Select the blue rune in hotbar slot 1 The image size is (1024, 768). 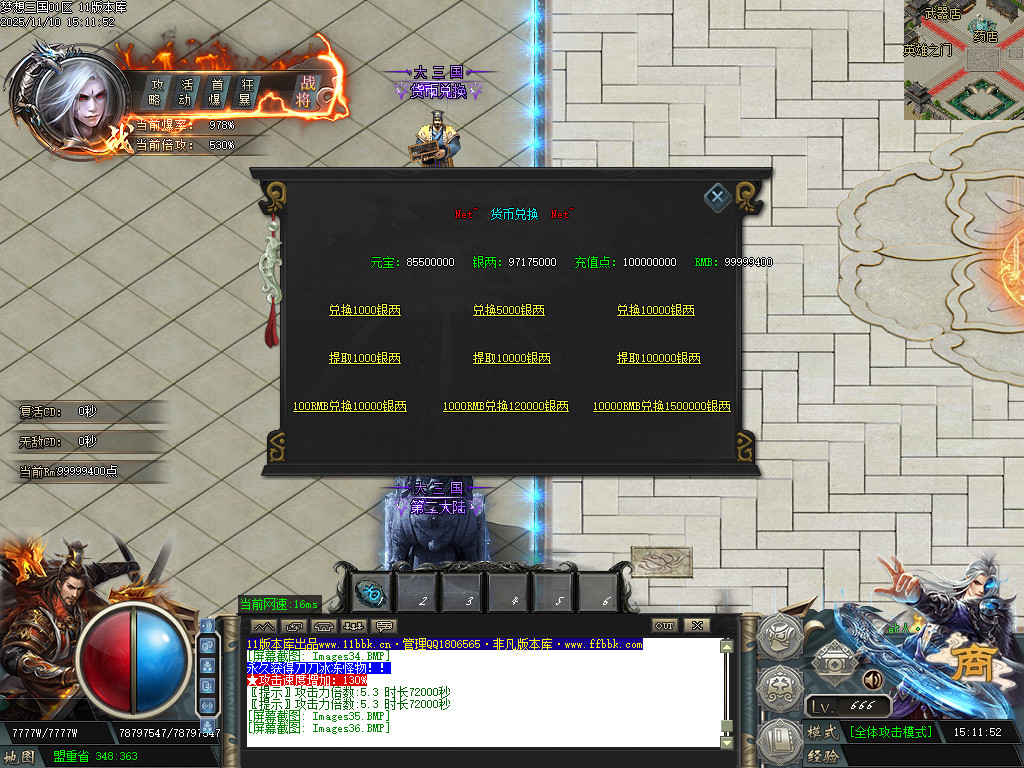pyautogui.click(x=372, y=593)
